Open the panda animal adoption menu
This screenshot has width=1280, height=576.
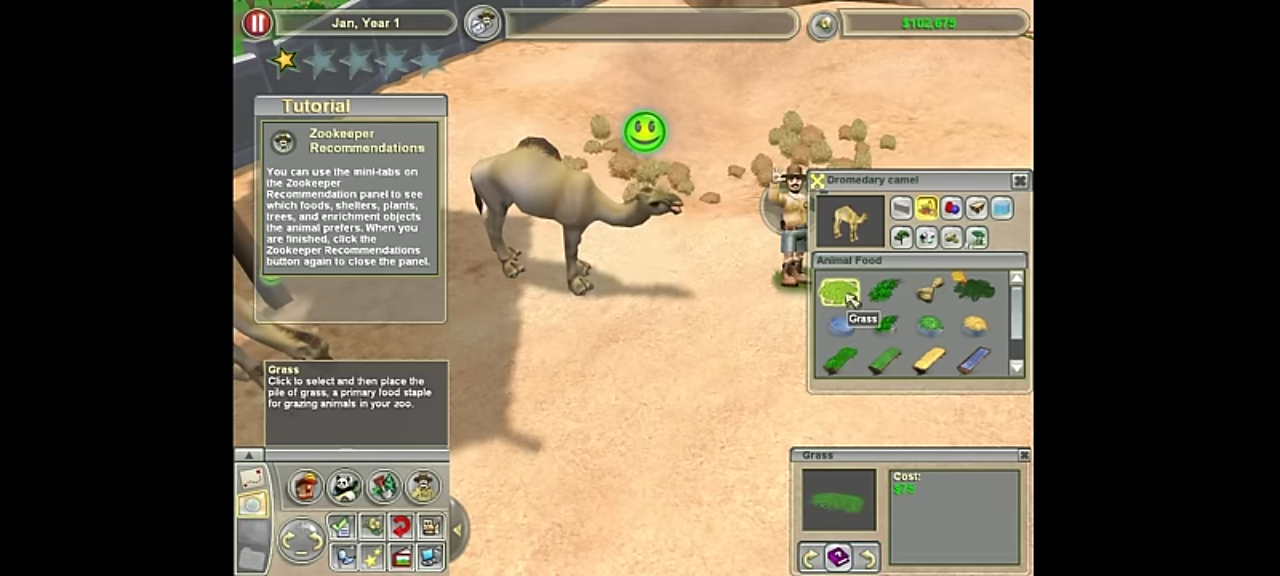tap(344, 487)
